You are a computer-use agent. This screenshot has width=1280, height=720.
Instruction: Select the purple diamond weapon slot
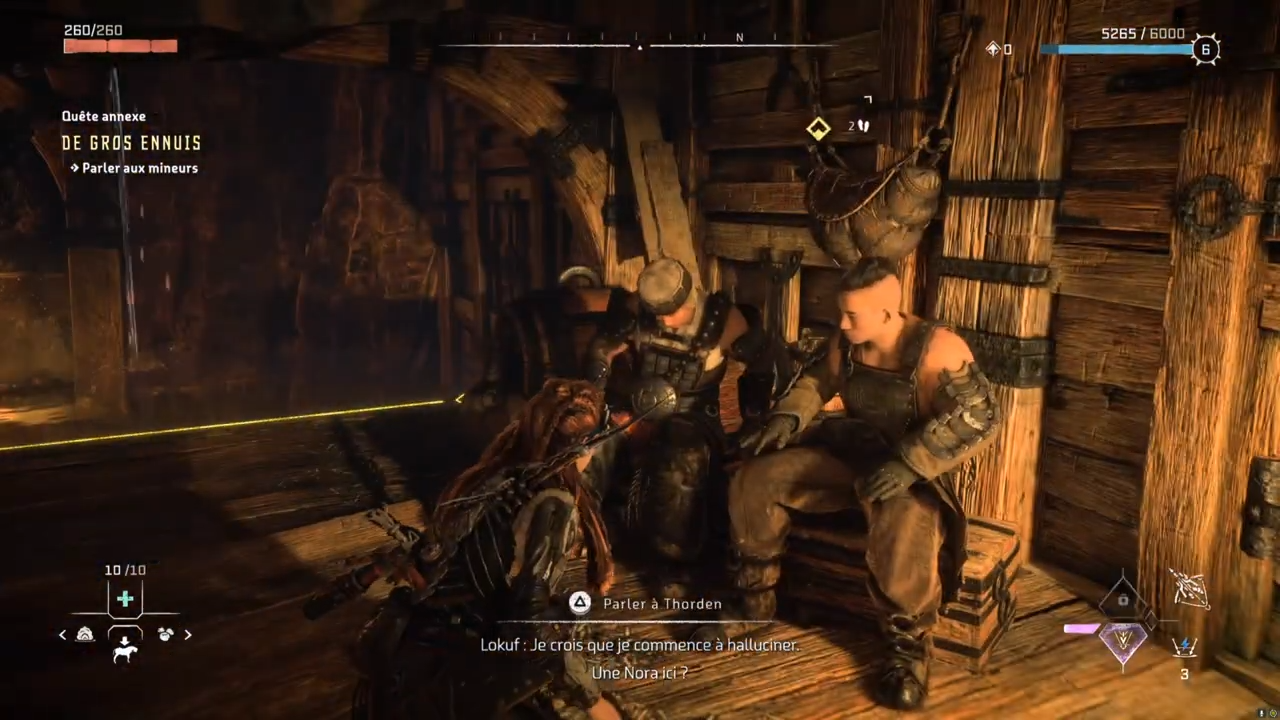click(x=1123, y=640)
